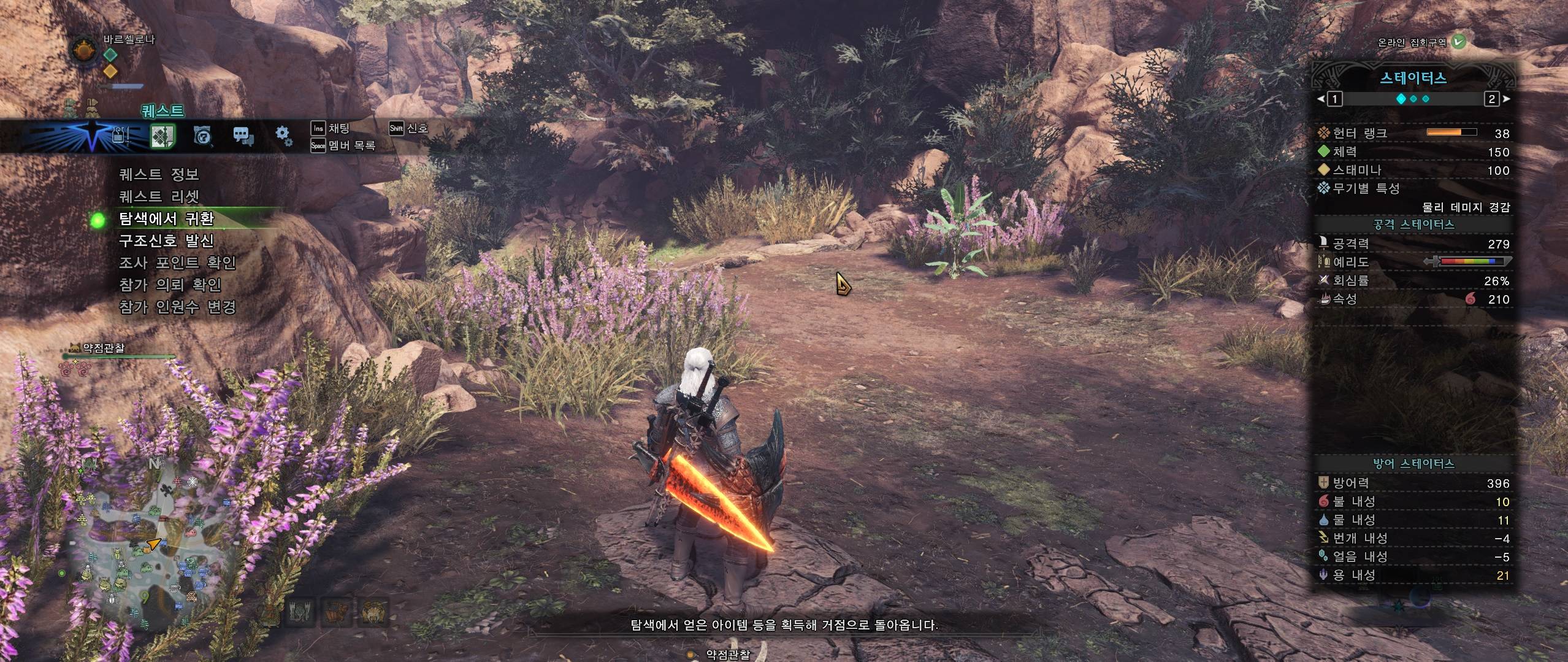Screen dimensions: 1568x662
Task: Click the highlighted quest tab icon
Action: [163, 136]
